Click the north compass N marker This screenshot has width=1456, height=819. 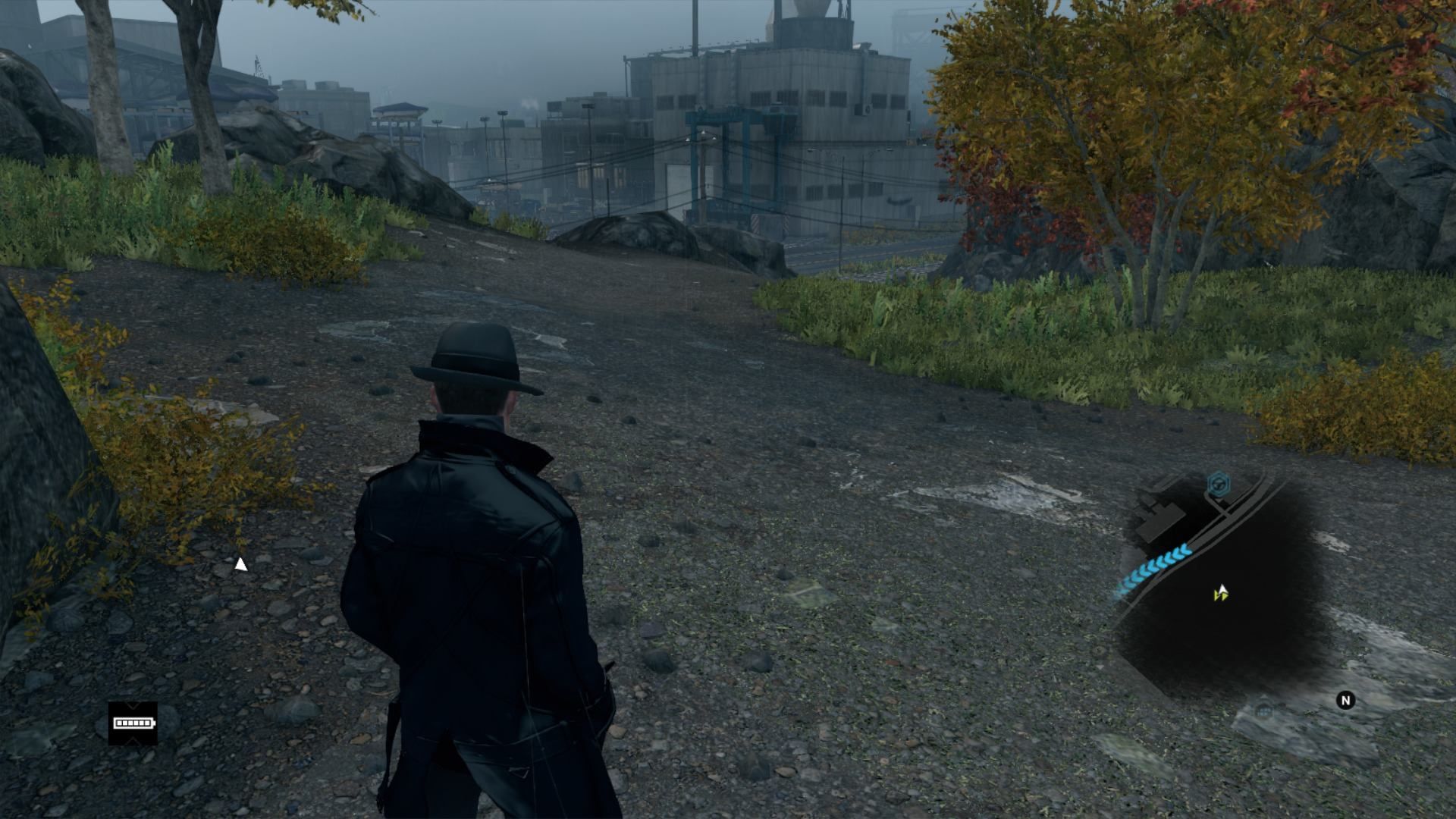tap(1345, 701)
